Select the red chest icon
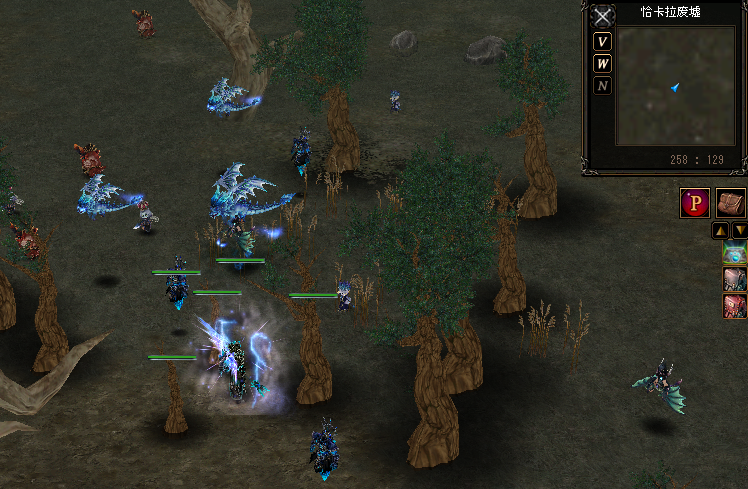 click(x=735, y=306)
